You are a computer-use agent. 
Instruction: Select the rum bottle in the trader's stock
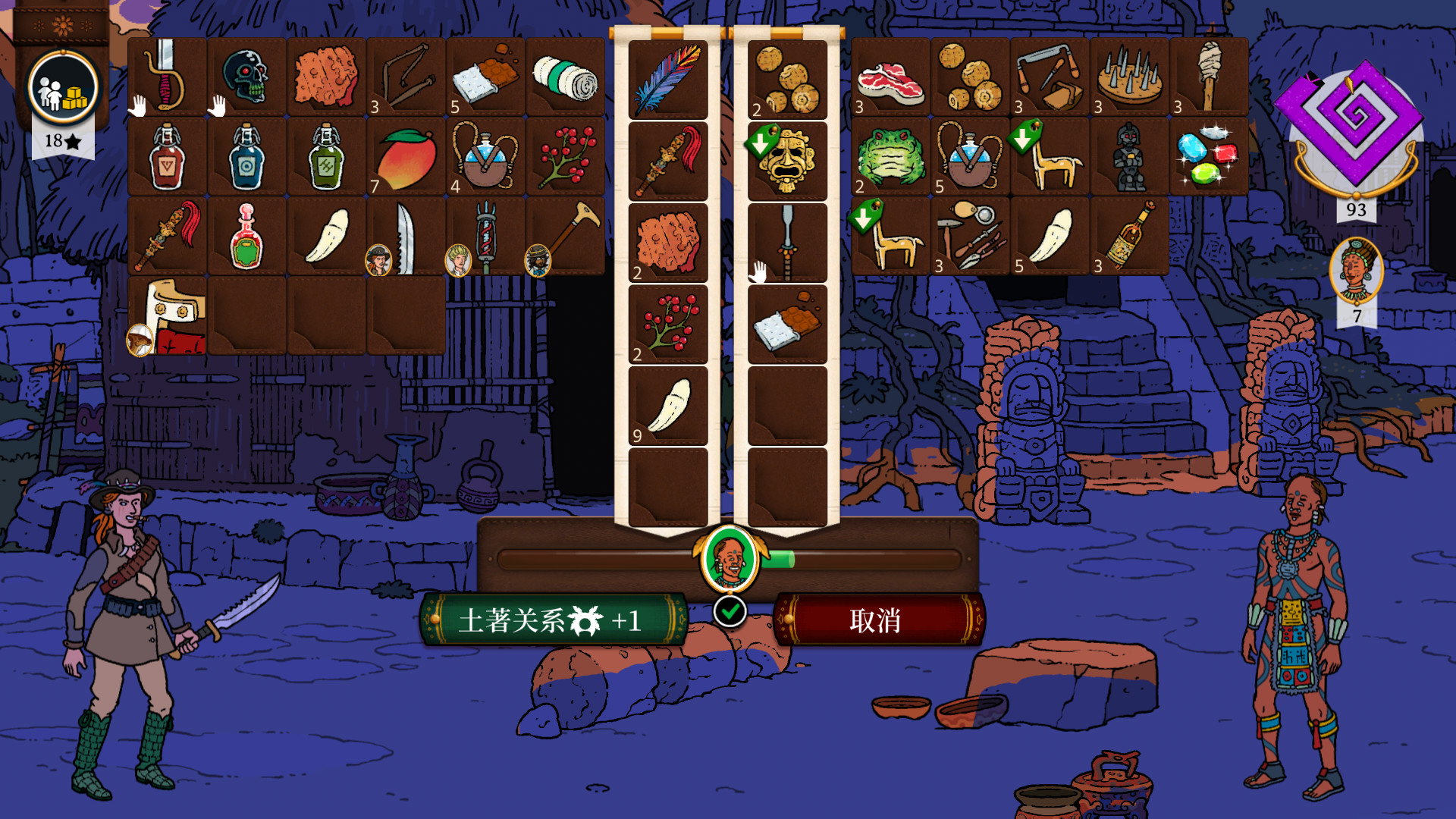pos(1129,237)
